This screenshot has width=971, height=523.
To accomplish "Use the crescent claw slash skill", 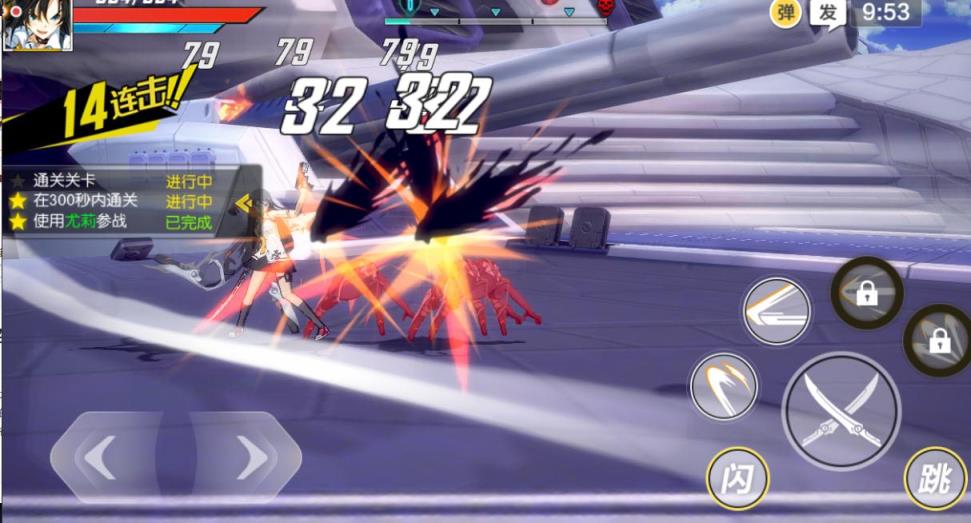I will click(x=723, y=385).
